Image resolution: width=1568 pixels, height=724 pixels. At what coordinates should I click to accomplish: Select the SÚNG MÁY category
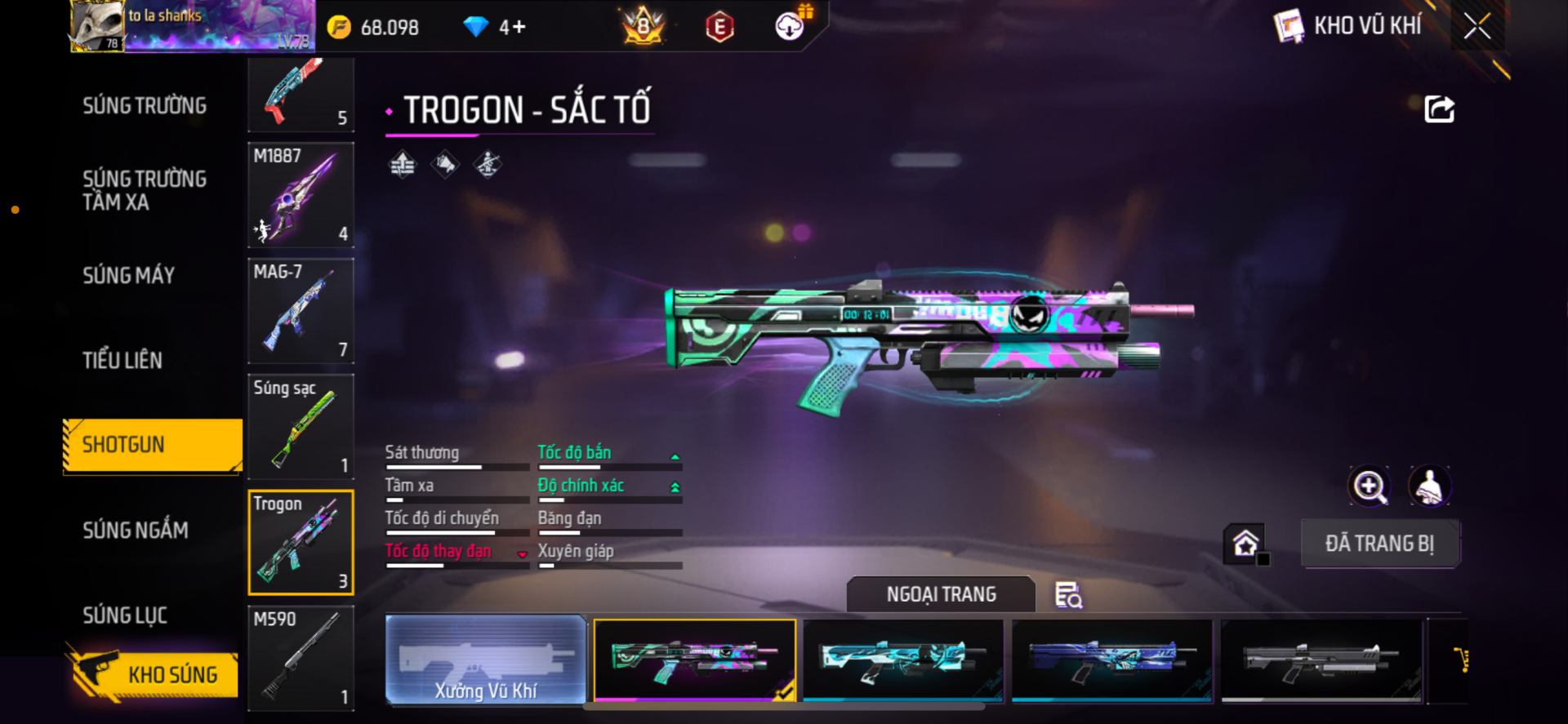129,276
